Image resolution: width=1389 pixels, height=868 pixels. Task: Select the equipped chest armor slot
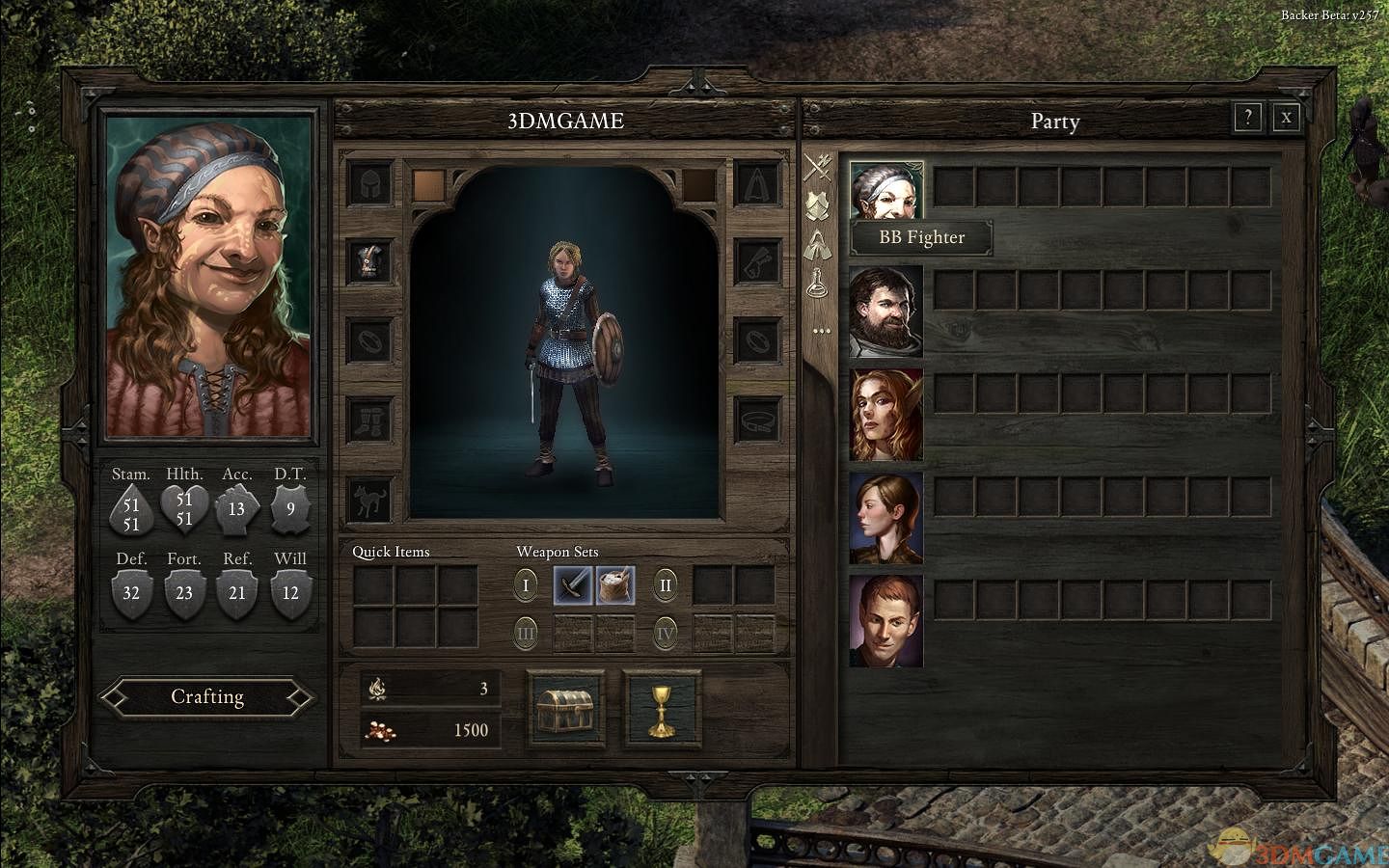pyautogui.click(x=370, y=261)
